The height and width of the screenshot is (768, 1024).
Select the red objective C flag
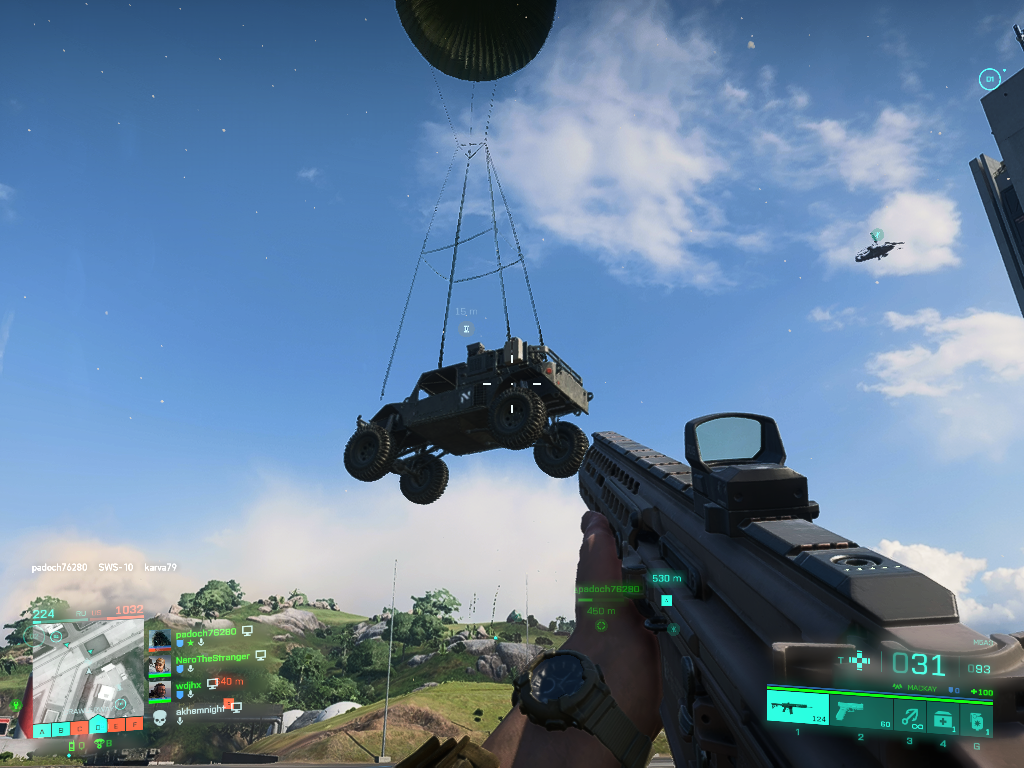click(80, 727)
